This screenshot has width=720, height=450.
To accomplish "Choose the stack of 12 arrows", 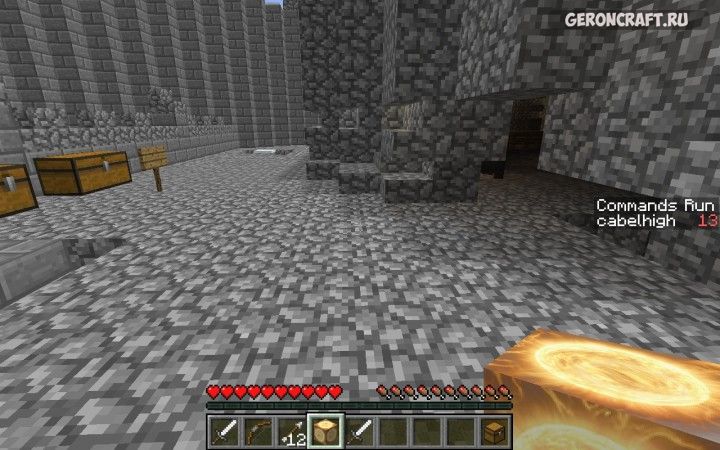I will 293,431.
